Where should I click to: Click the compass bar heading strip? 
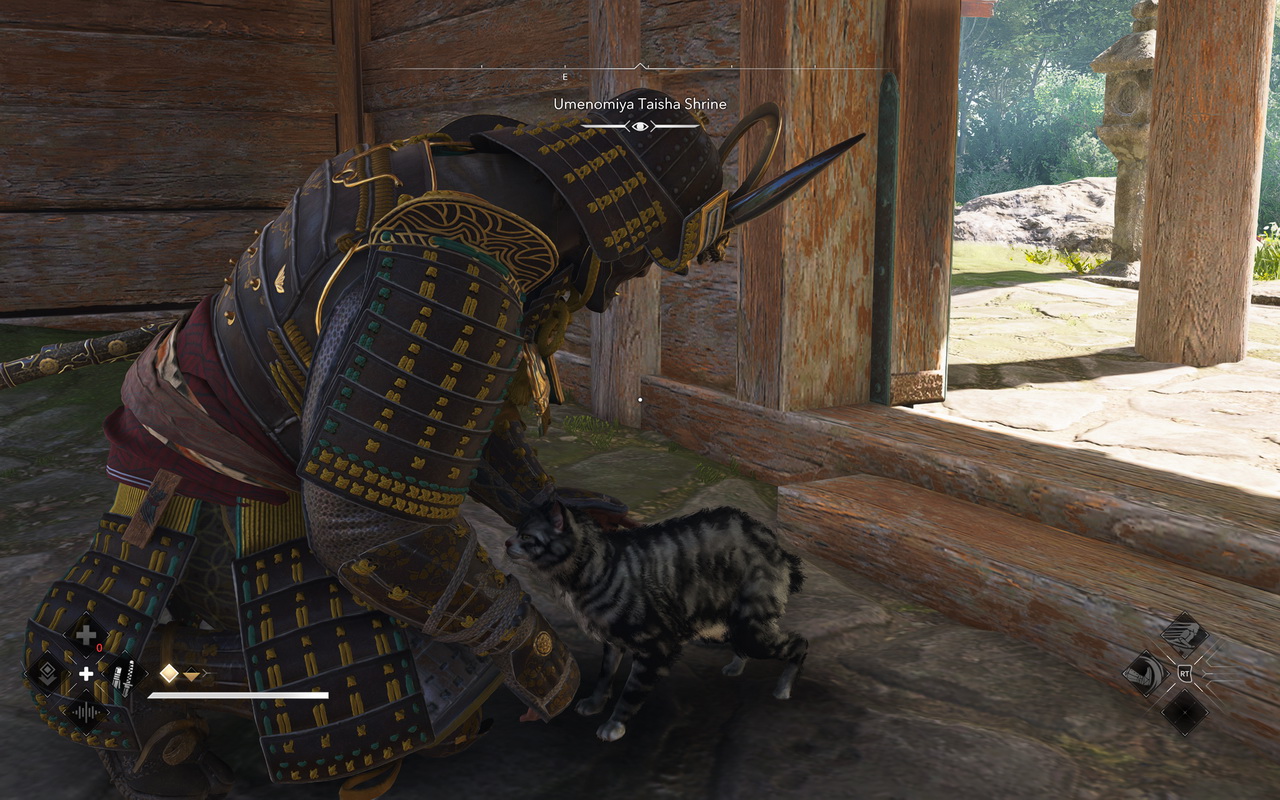pos(640,69)
